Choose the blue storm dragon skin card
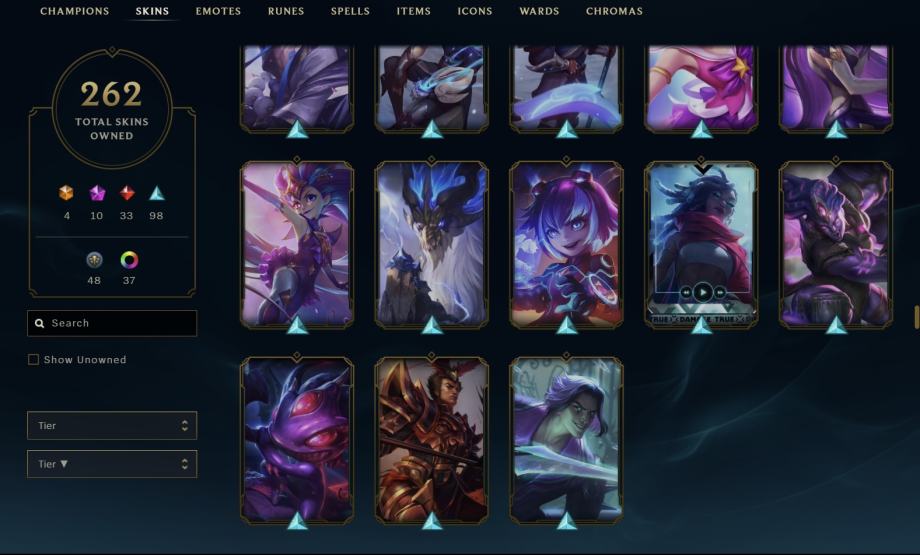The width and height of the screenshot is (920, 555). (432, 244)
